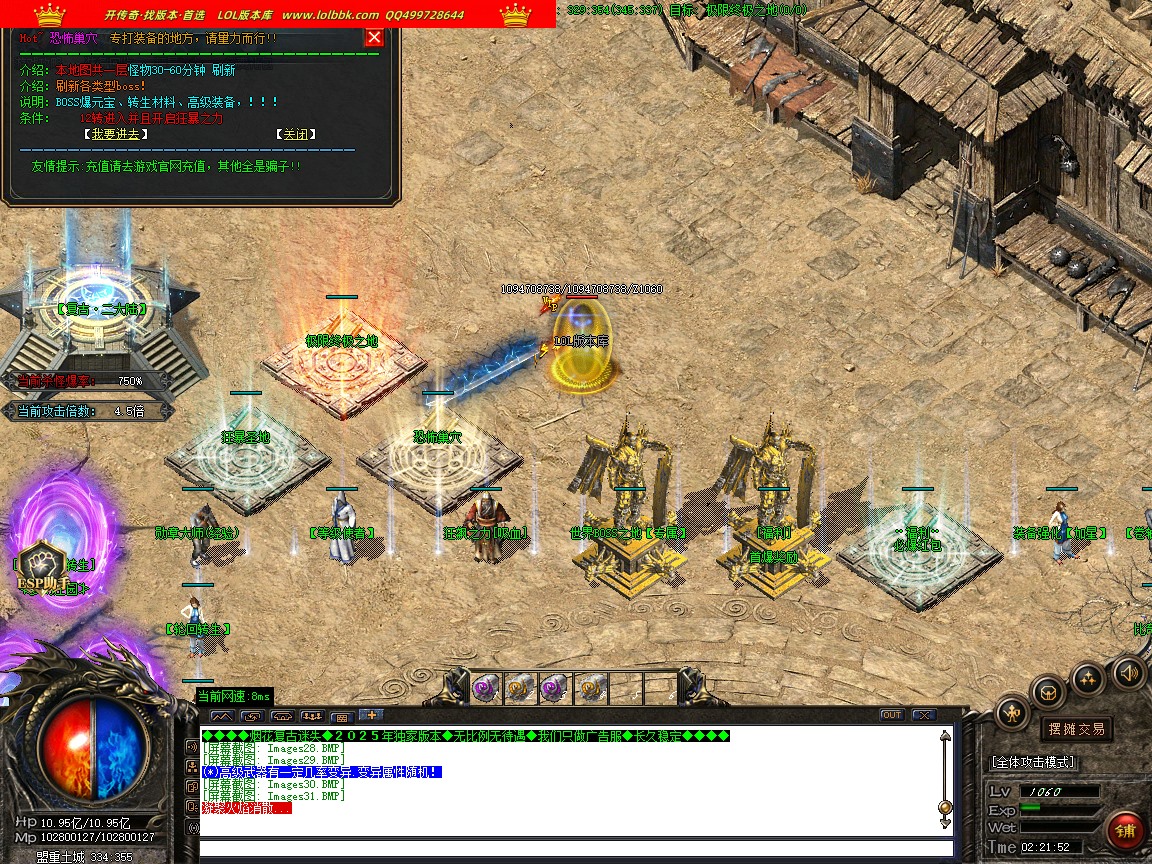1152x864 pixels.
Task: Open the skills three-stars icon
Action: tap(1088, 679)
